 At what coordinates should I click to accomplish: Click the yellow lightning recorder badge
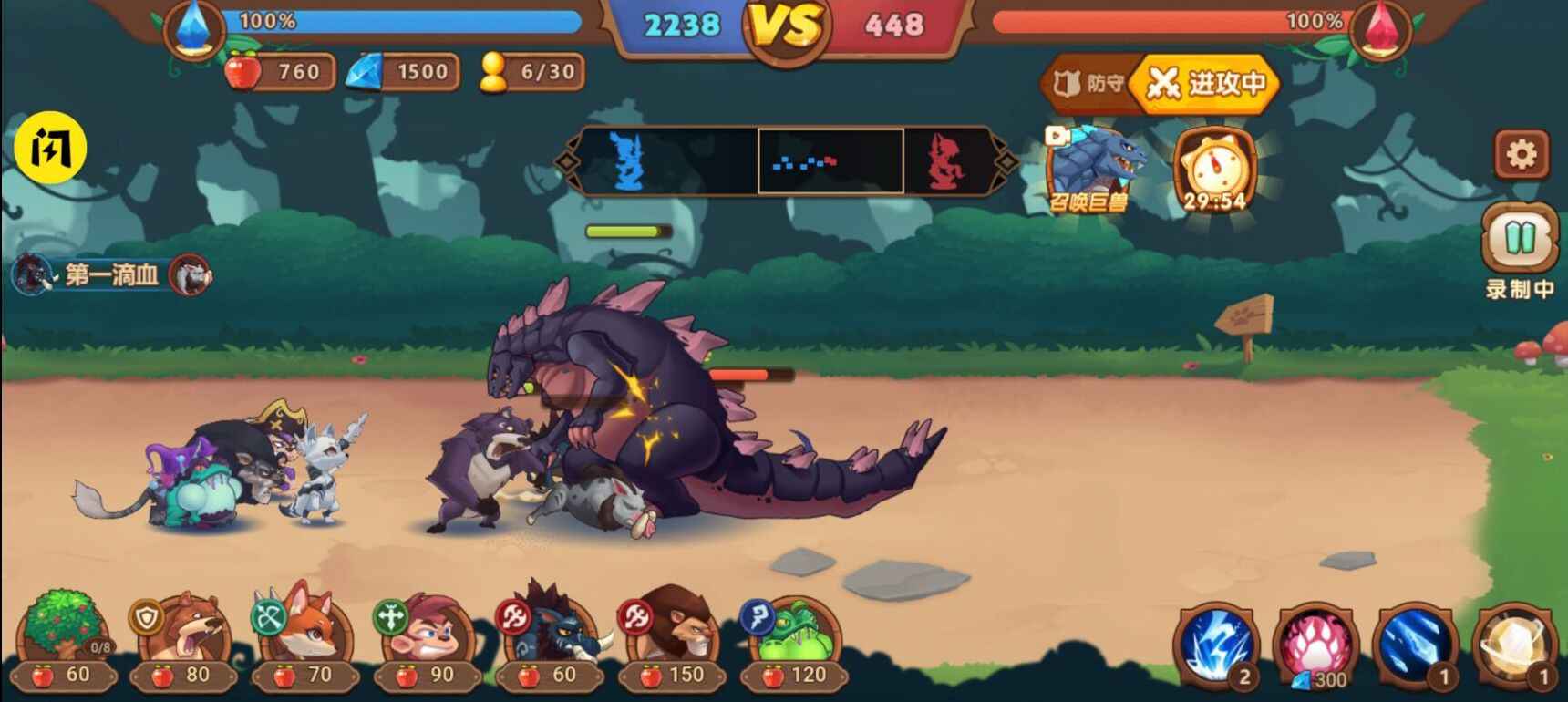[50, 148]
